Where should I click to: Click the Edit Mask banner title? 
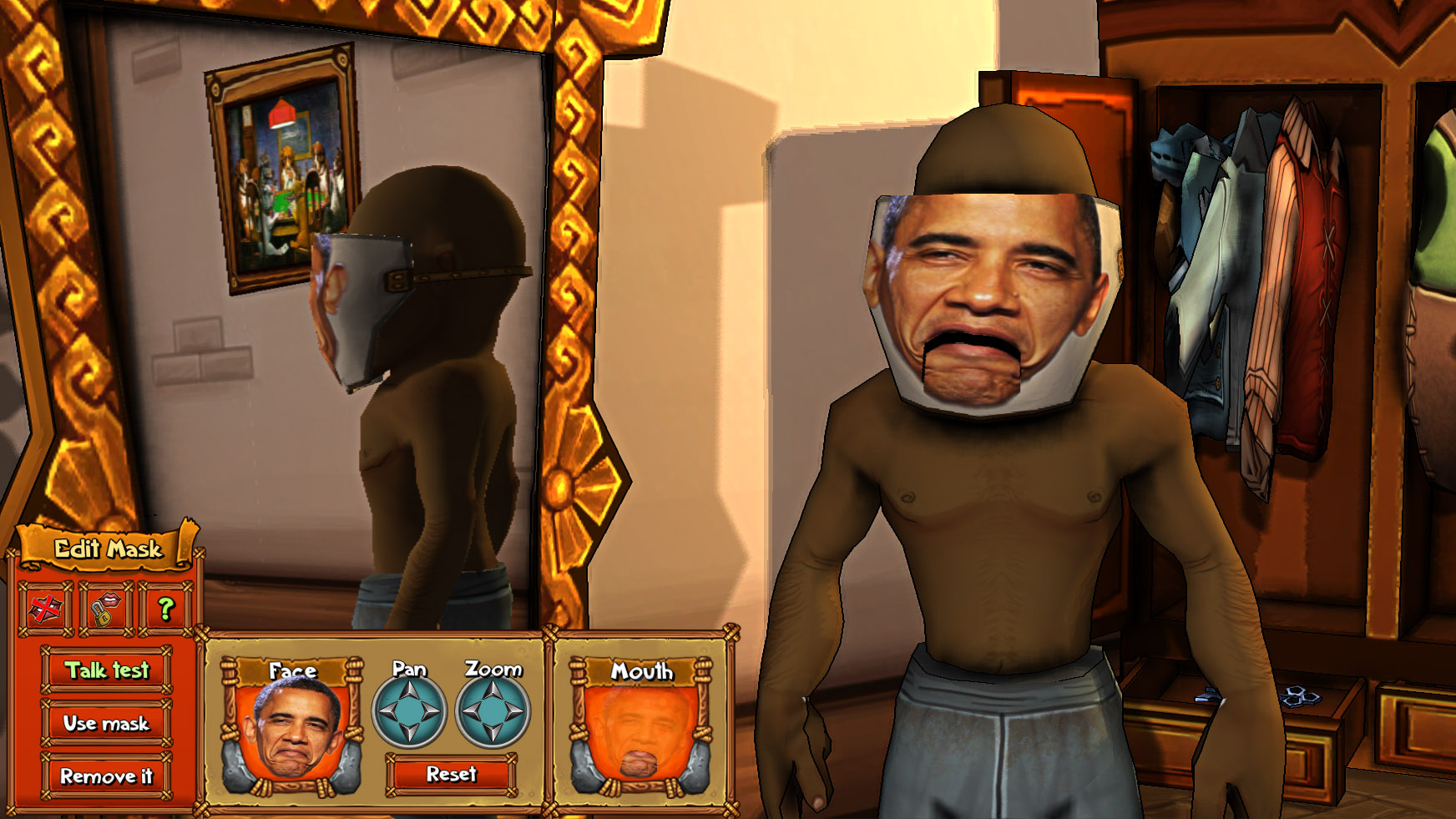tap(108, 550)
